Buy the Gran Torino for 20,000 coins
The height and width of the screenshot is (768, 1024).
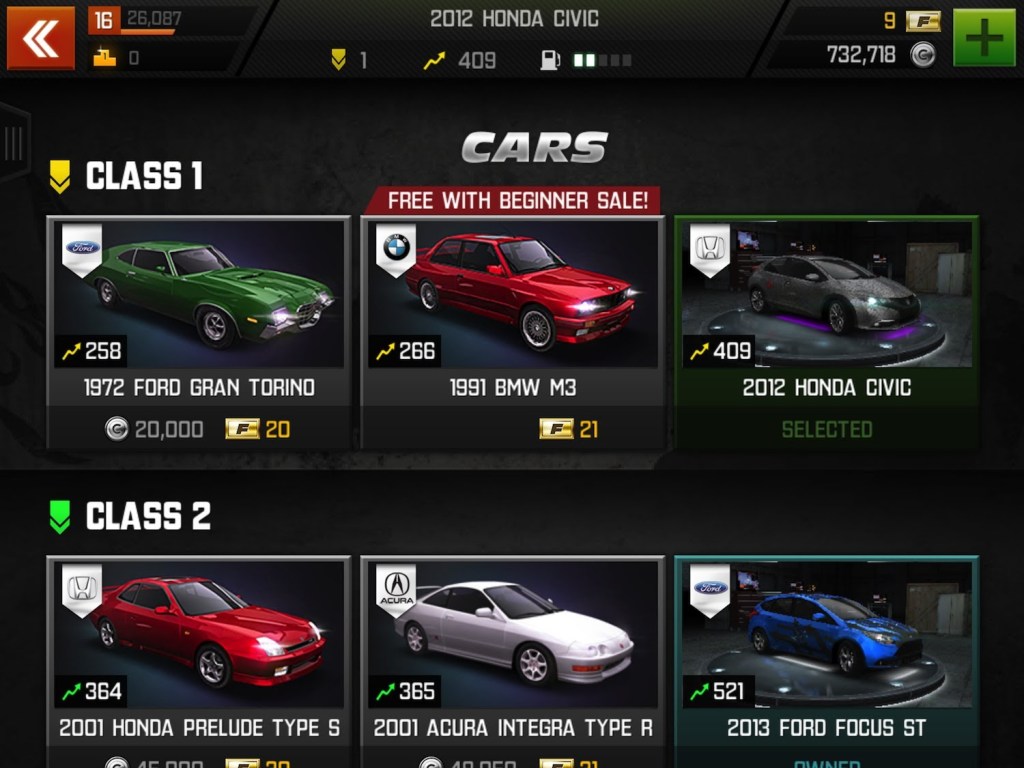[155, 430]
